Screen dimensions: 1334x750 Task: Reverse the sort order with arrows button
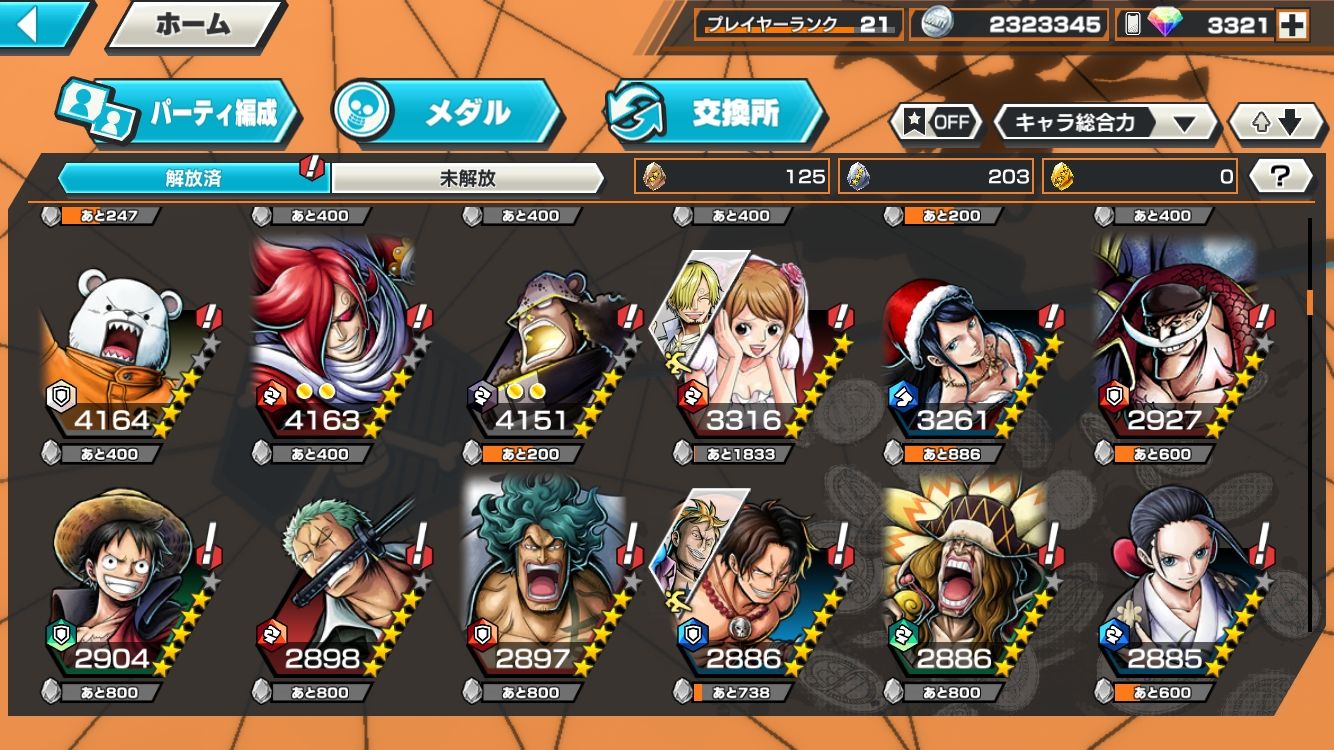[1278, 123]
